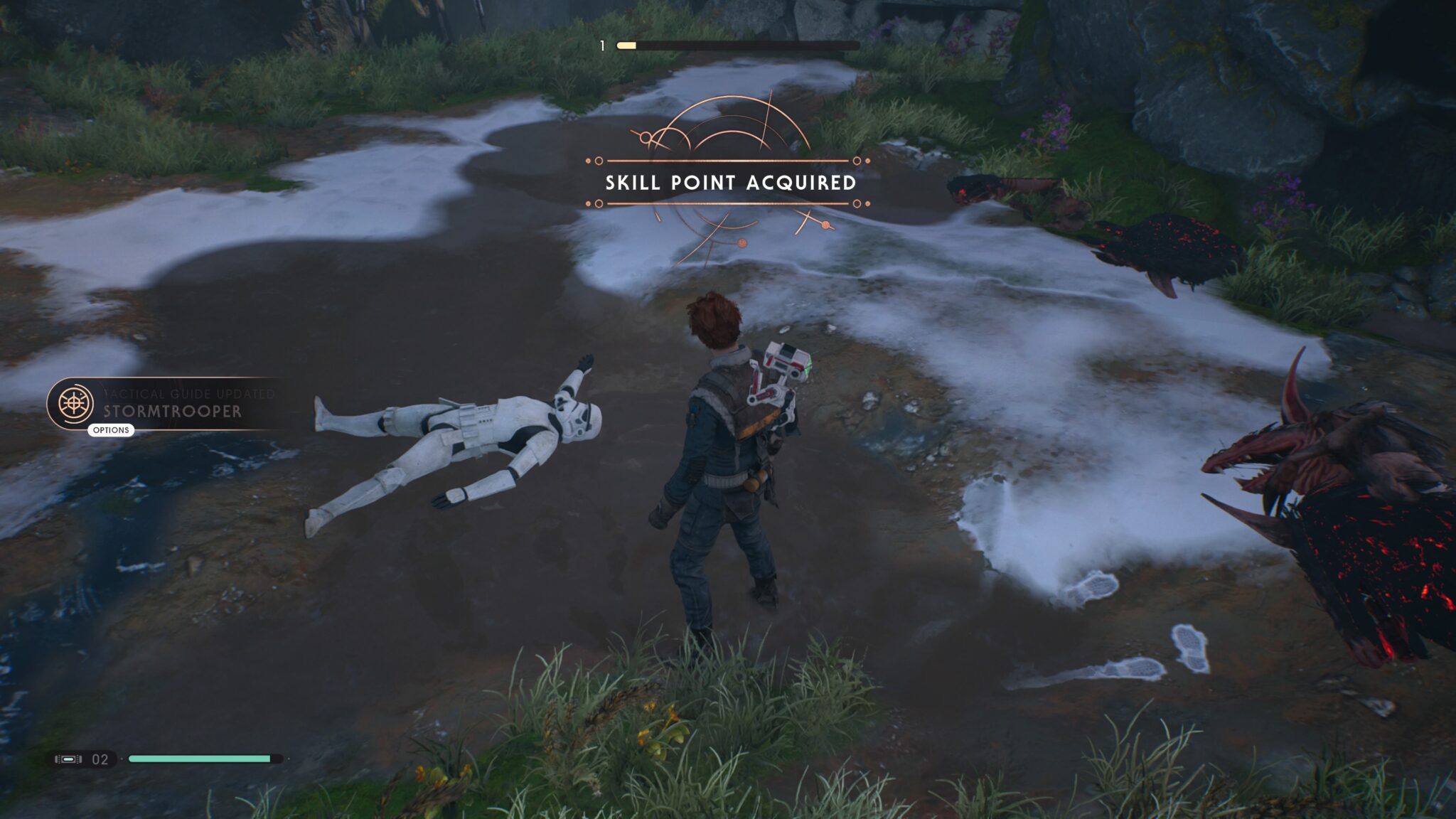The height and width of the screenshot is (819, 1456).
Task: Click the green health bar at bottom left
Action: coord(199,759)
